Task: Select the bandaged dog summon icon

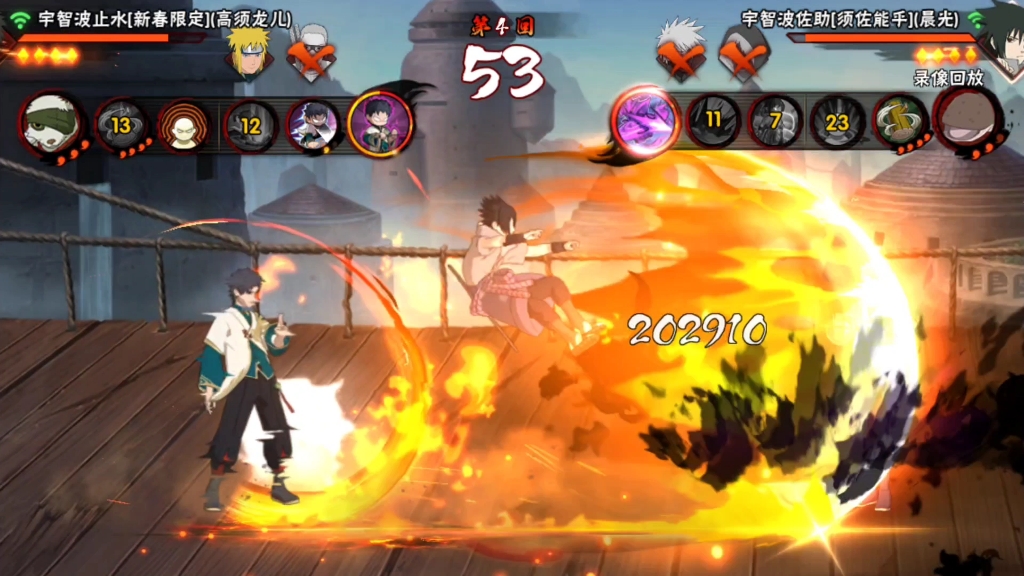Action: (x=50, y=124)
